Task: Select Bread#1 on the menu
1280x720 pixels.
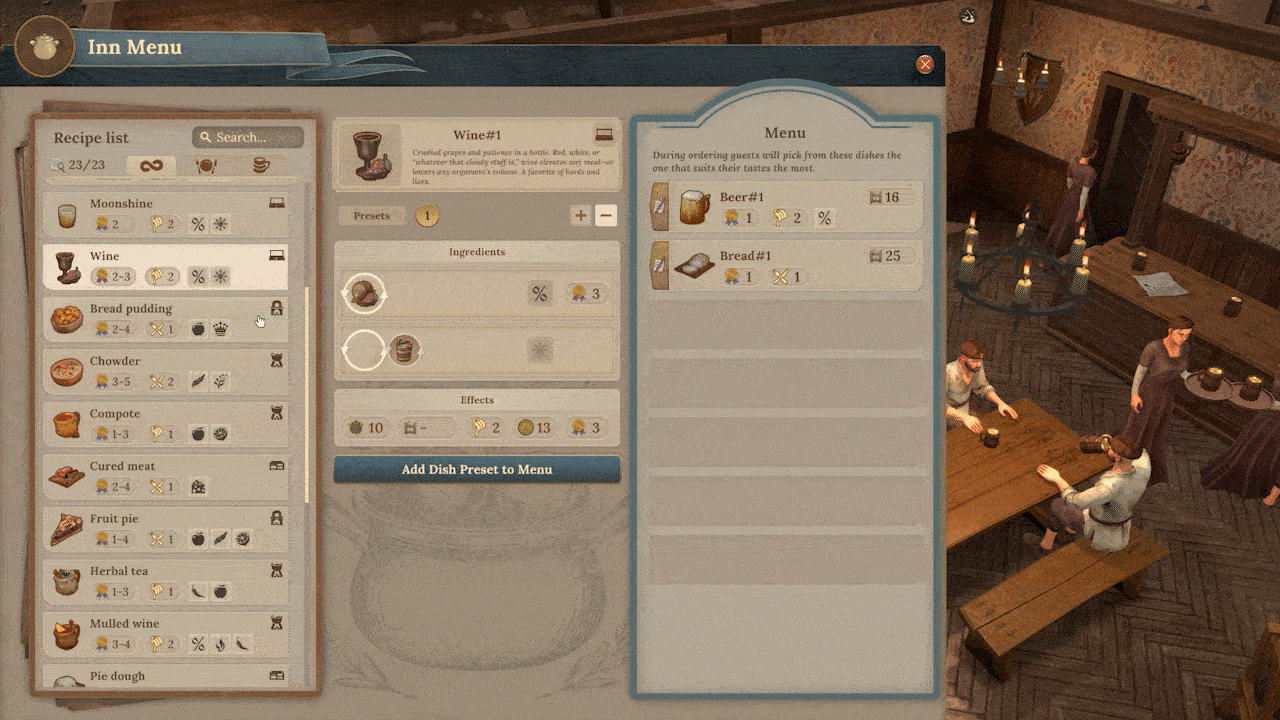Action: 785,266
